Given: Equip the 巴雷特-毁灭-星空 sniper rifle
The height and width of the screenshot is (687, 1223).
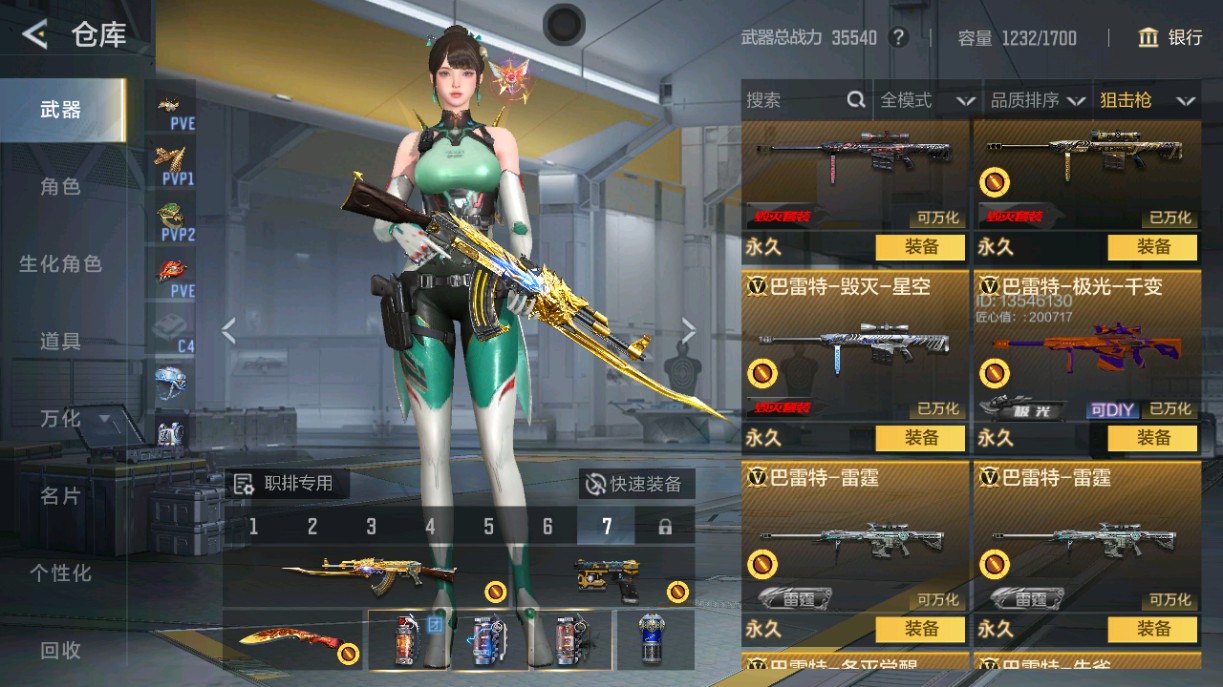Looking at the screenshot, I should point(921,438).
